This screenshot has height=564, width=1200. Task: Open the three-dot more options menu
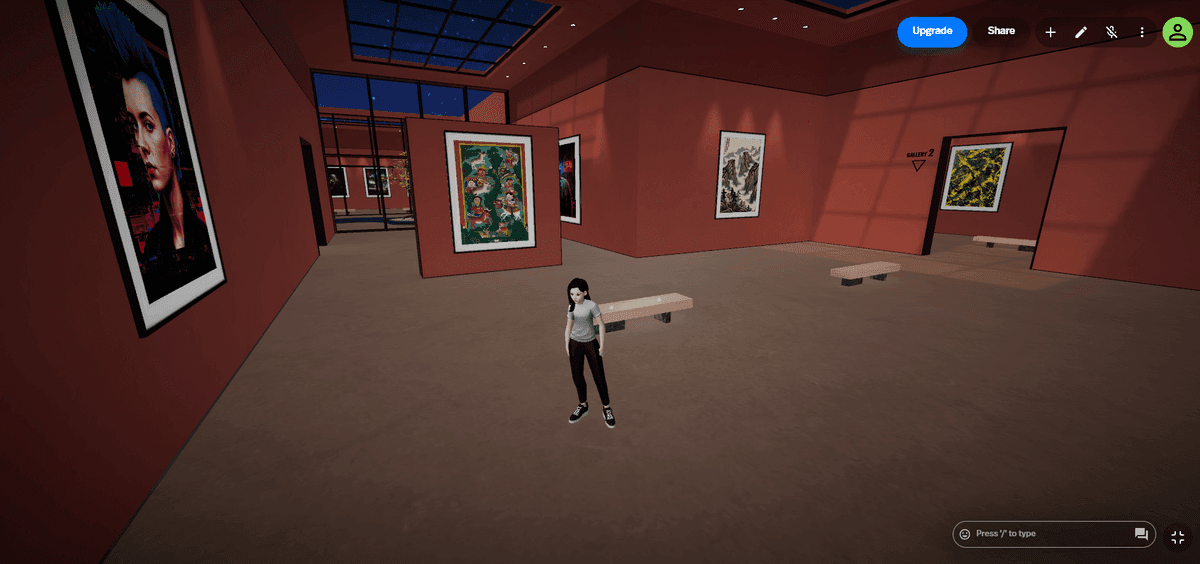[1142, 33]
